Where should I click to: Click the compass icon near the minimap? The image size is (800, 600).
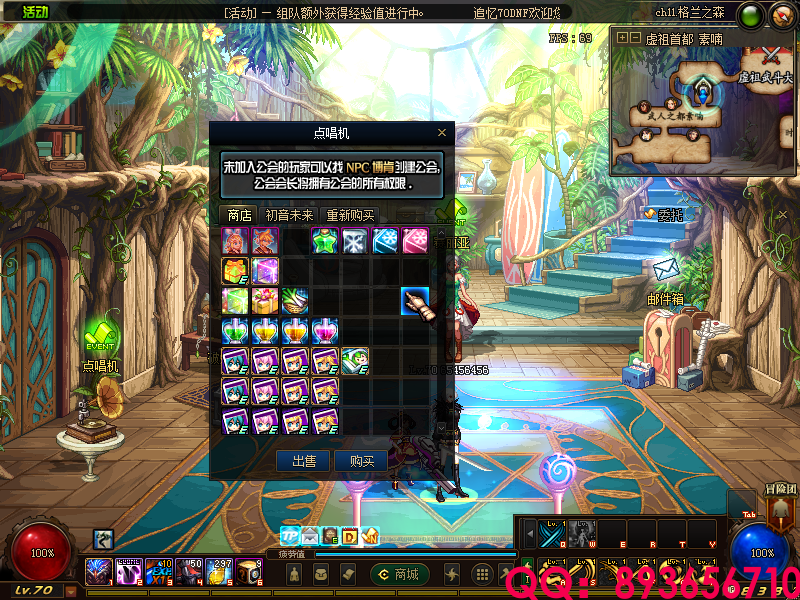tap(778, 16)
